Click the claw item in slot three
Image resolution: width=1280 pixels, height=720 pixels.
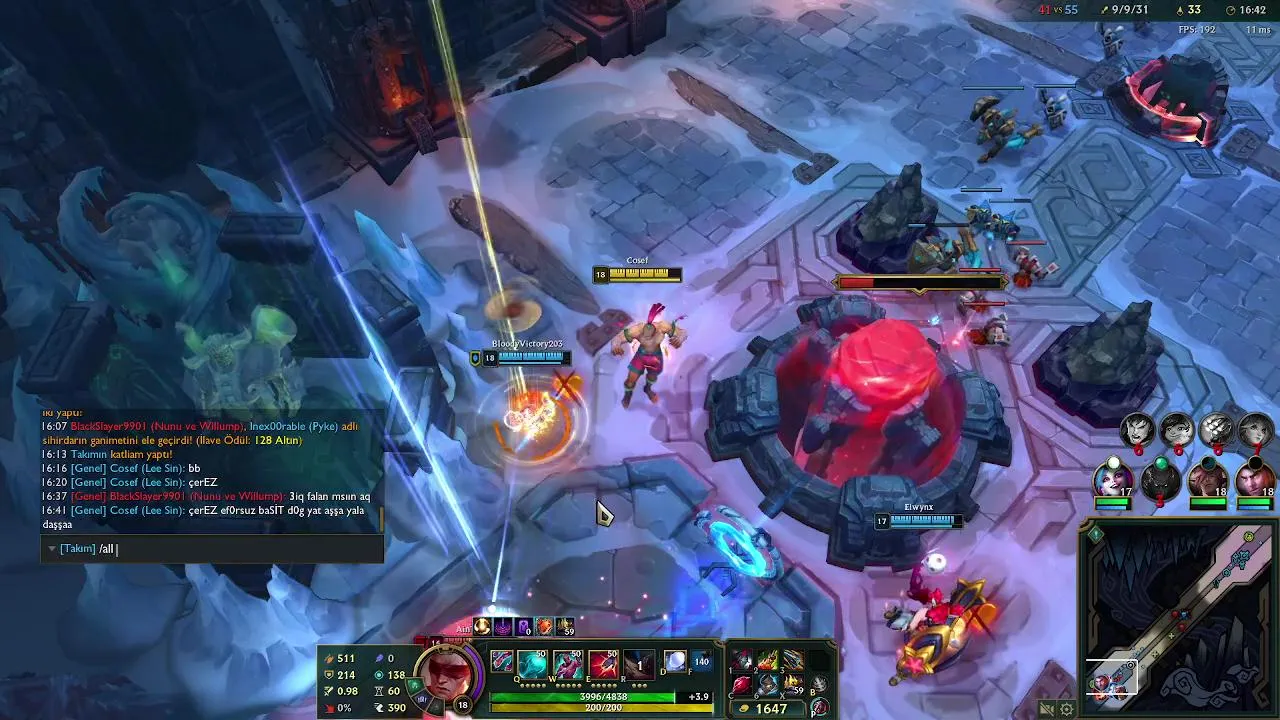(792, 660)
